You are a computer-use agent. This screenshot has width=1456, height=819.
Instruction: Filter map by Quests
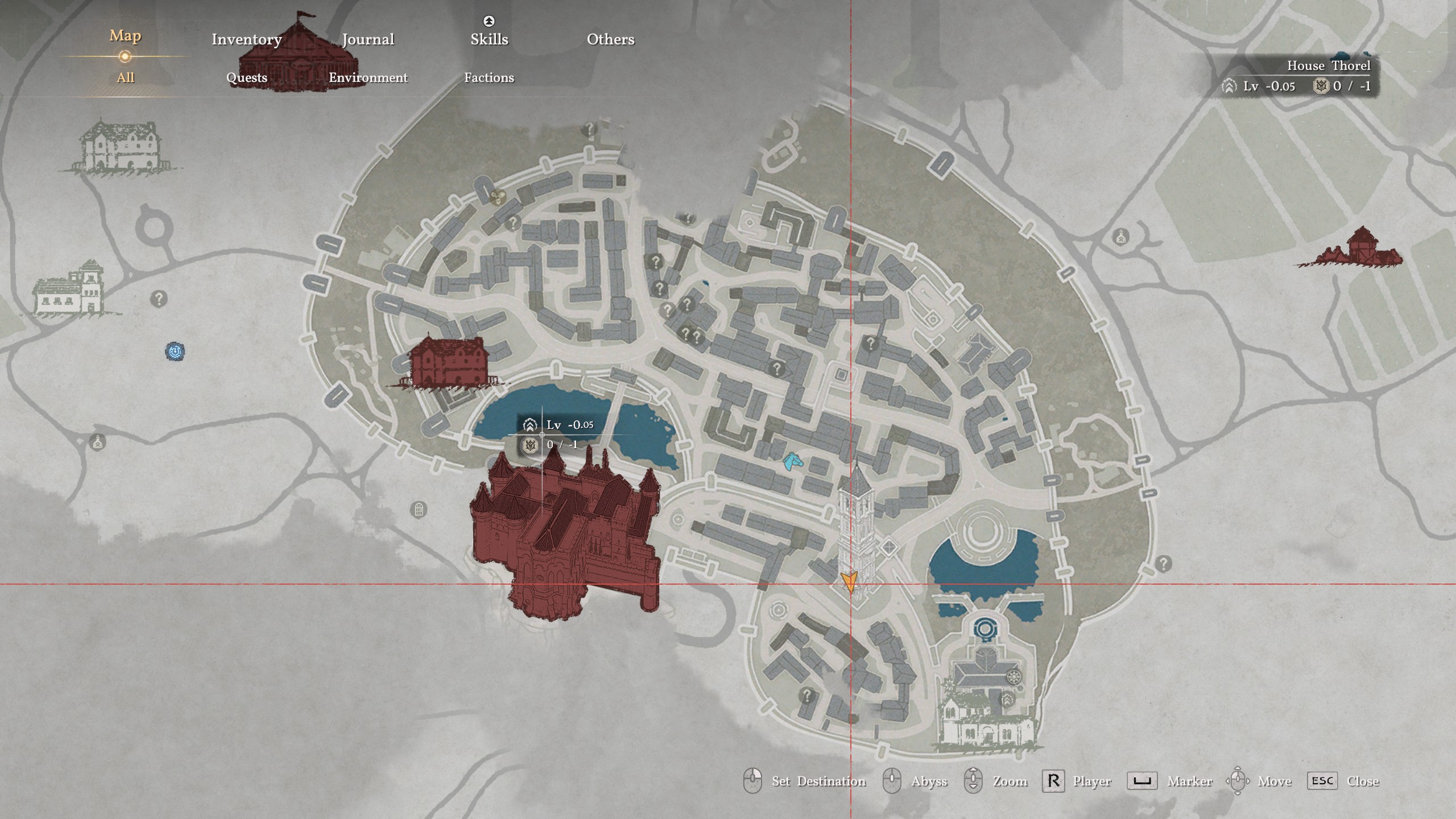click(246, 77)
